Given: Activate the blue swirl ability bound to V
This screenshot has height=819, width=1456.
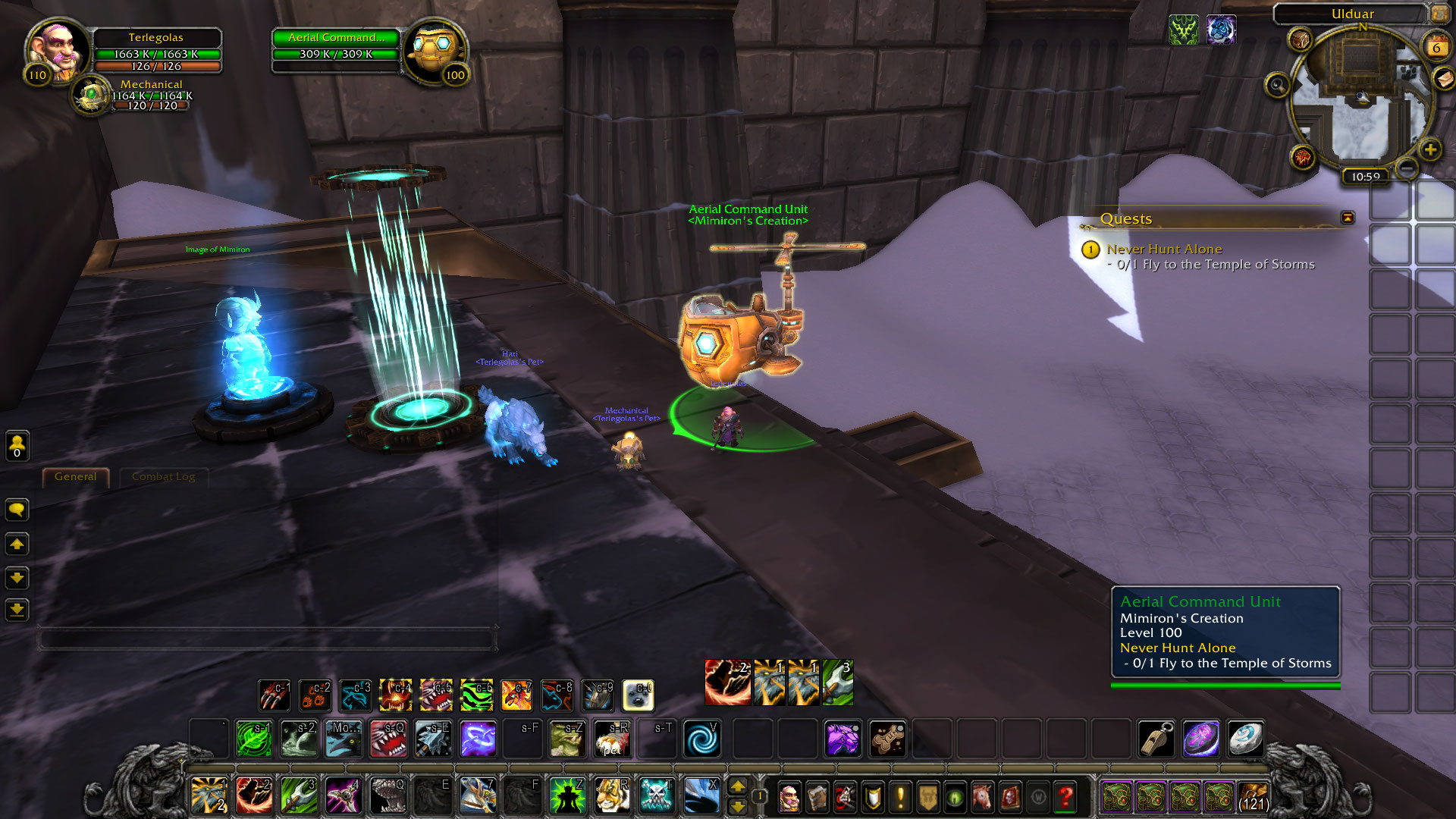Looking at the screenshot, I should click(x=702, y=739).
